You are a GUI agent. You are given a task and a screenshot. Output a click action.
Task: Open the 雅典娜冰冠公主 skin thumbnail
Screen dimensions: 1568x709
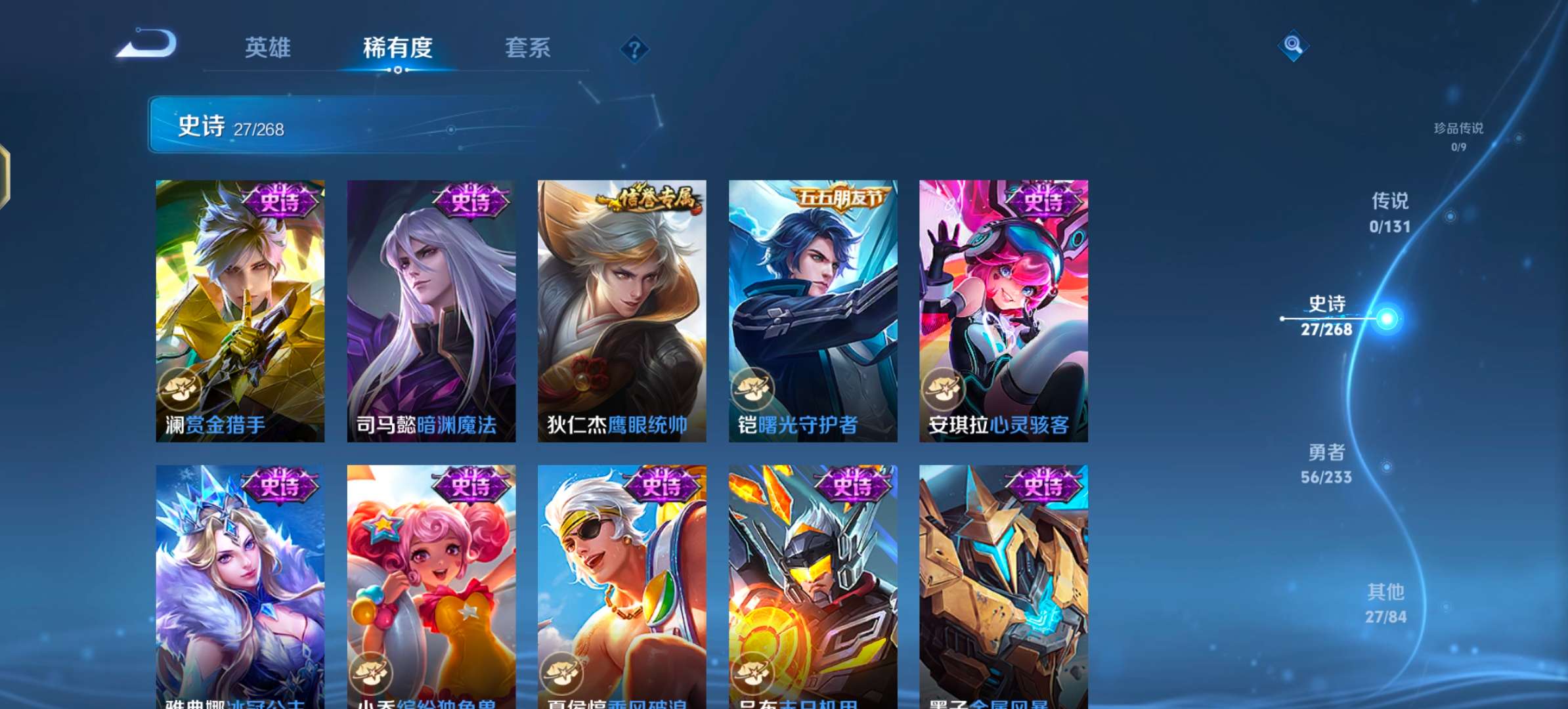240,578
